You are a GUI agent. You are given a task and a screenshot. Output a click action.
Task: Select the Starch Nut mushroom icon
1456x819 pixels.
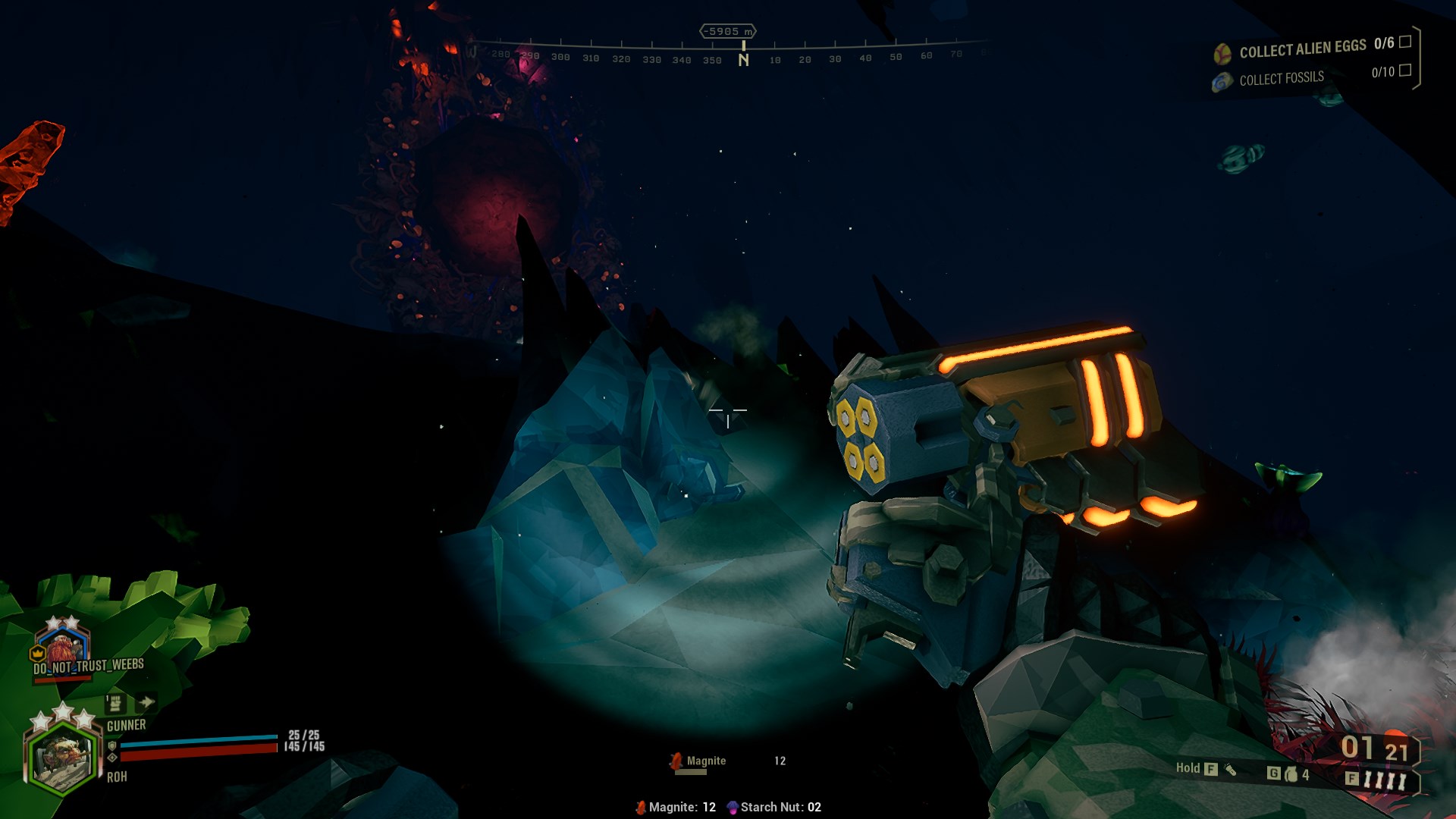(732, 808)
